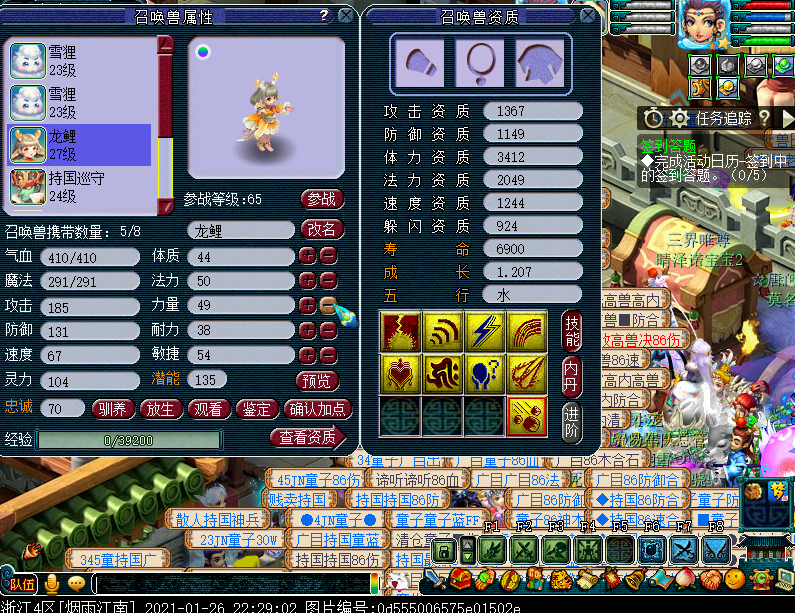The width and height of the screenshot is (795, 613).
Task: Open 预览 preview of stat points
Action: point(319,381)
